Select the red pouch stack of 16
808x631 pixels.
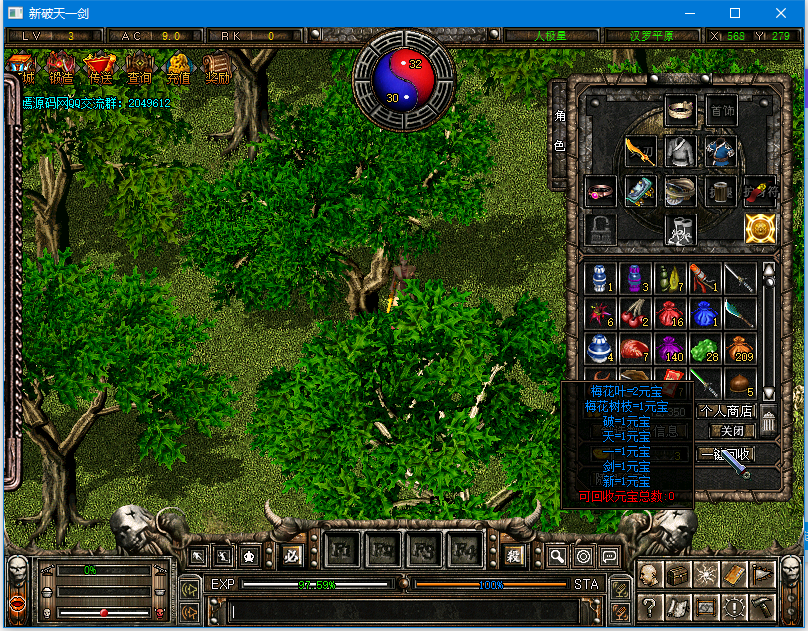pos(668,312)
